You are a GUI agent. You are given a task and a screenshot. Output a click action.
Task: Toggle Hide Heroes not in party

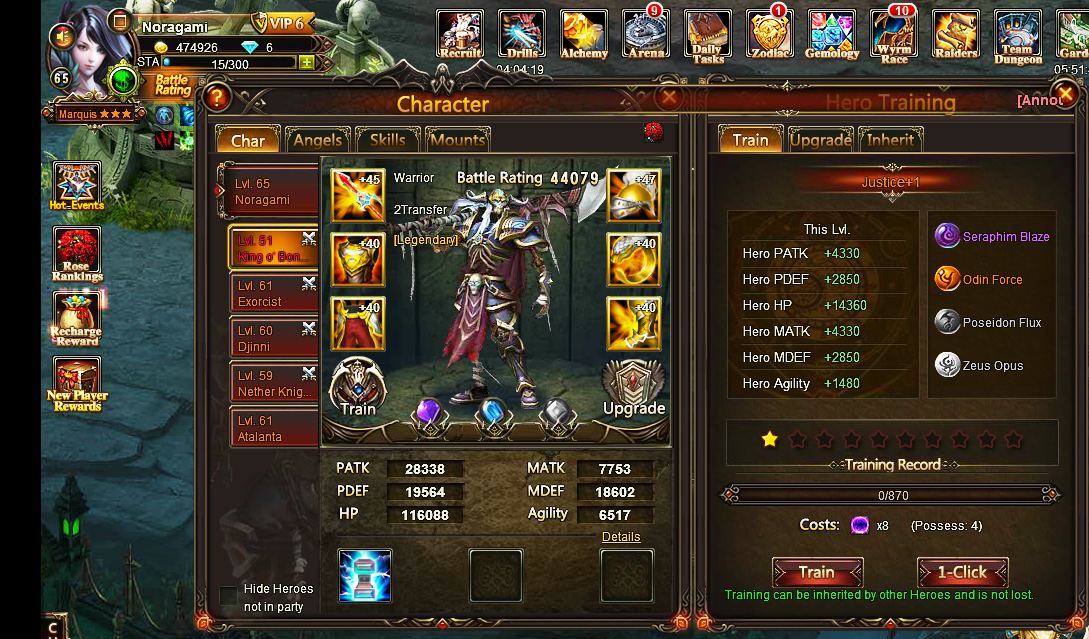click(229, 596)
